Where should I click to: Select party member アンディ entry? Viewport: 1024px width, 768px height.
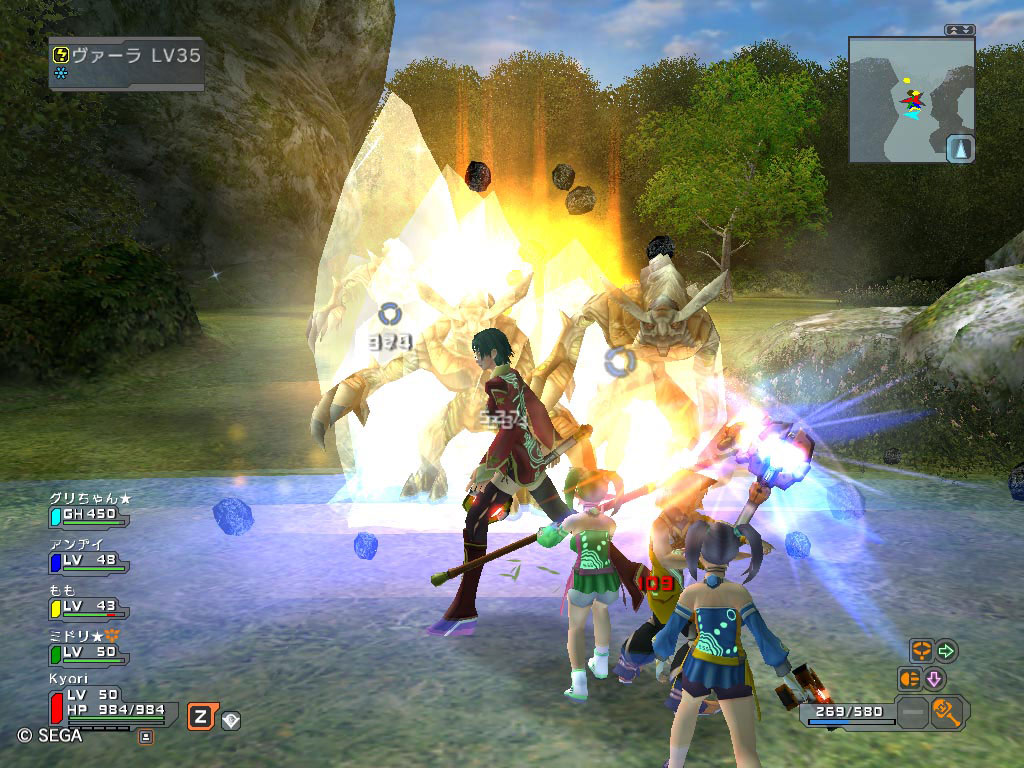coord(88,555)
